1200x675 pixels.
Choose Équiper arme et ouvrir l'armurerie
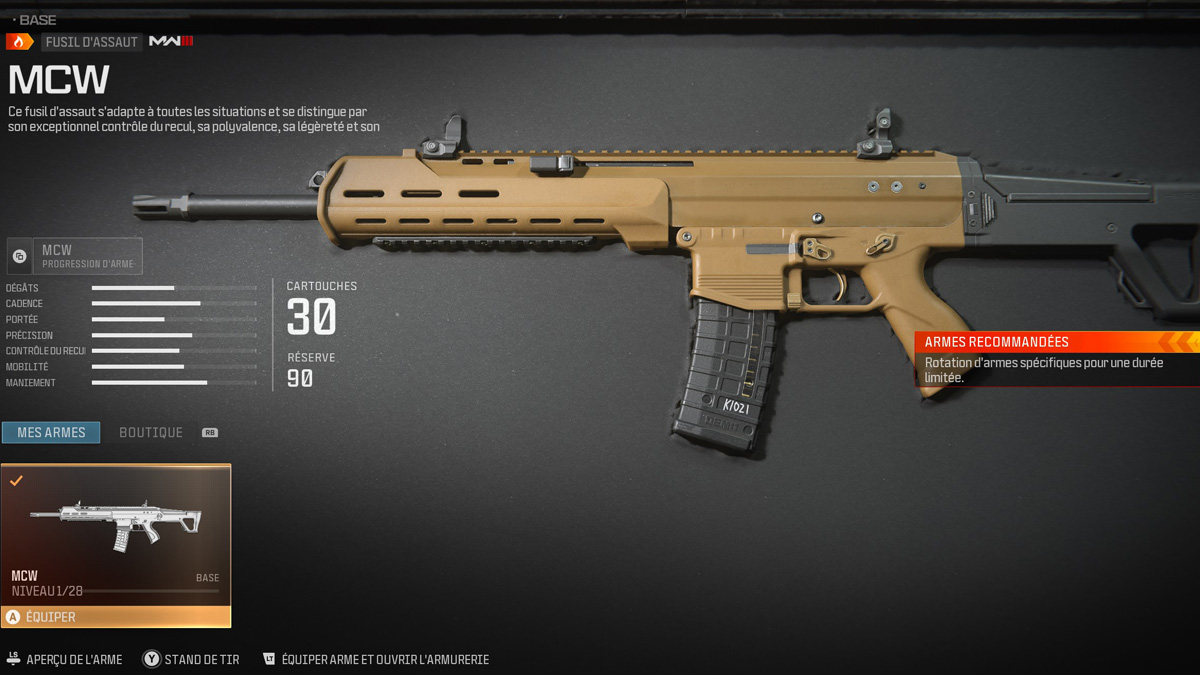pos(376,659)
